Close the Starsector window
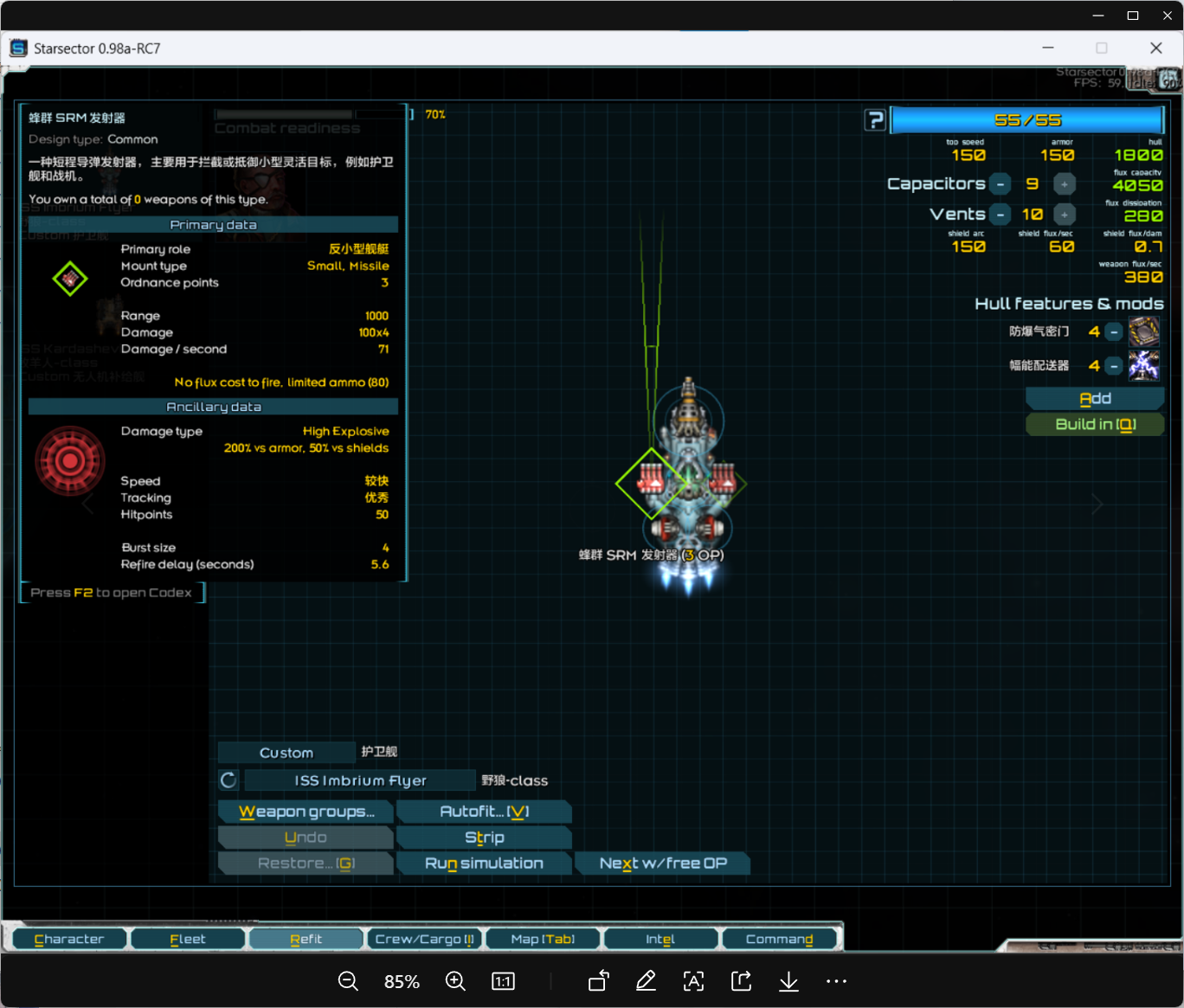The width and height of the screenshot is (1184, 1008). (x=1155, y=48)
